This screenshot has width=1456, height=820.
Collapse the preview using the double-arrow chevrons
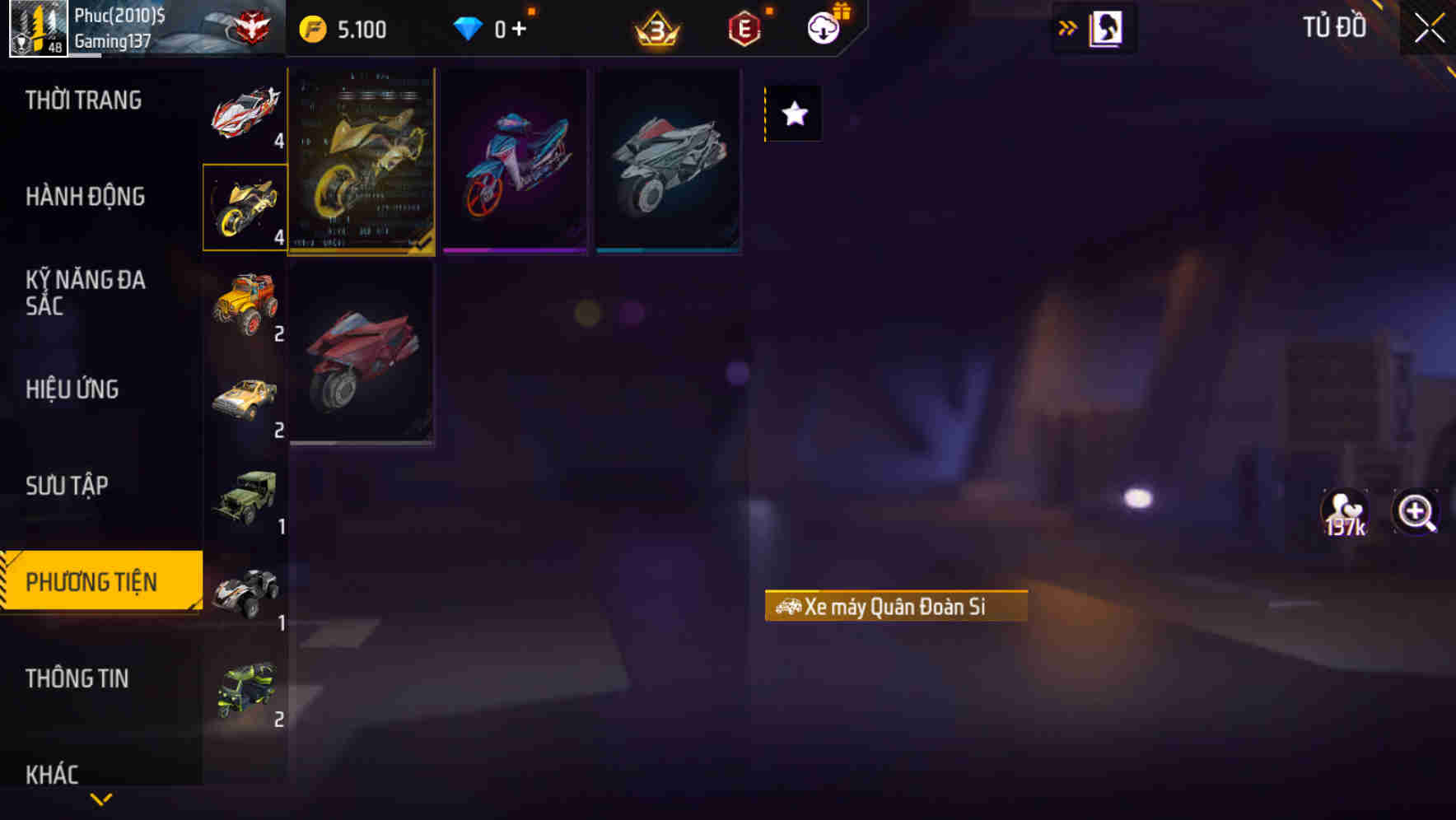(x=1066, y=26)
